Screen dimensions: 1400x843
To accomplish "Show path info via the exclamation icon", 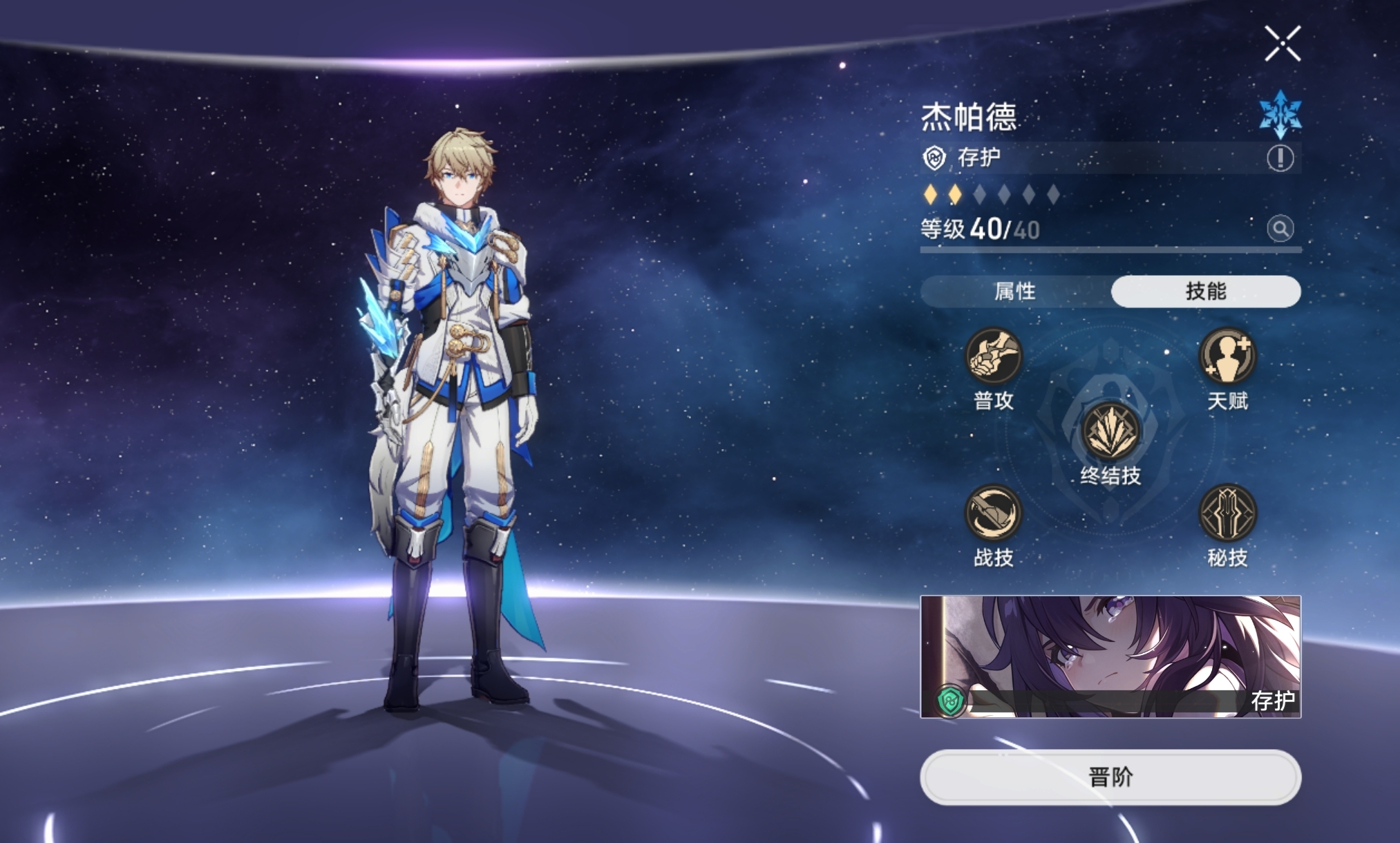I will [1280, 158].
